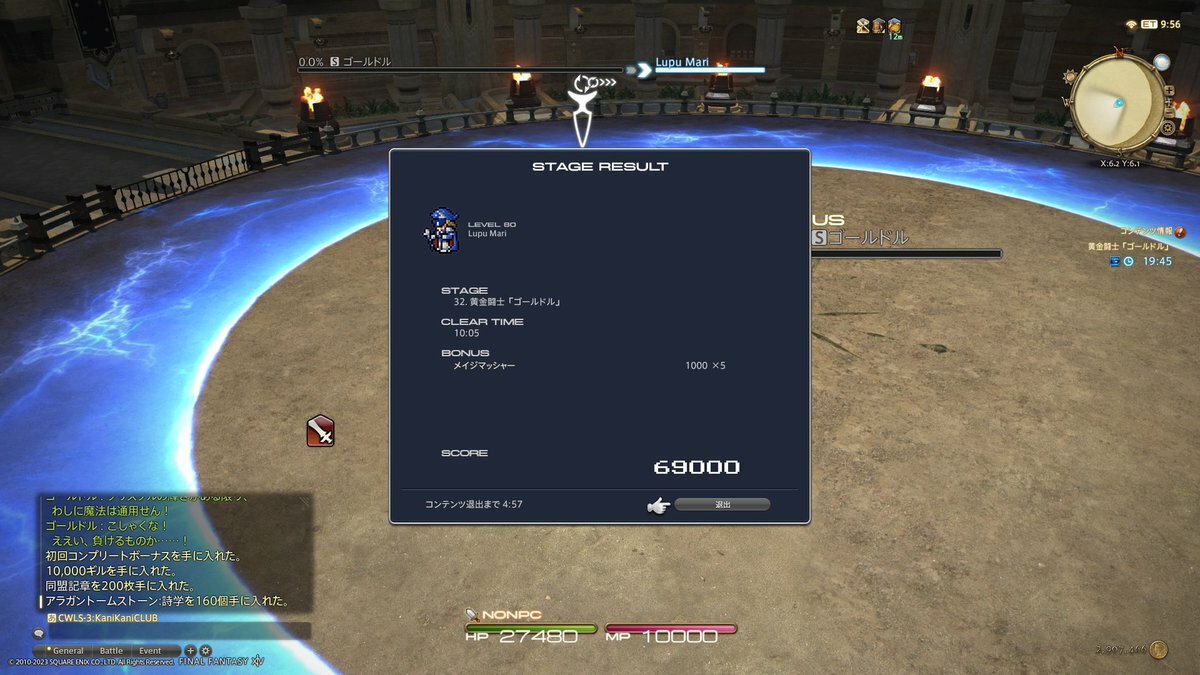The image size is (1200, 675).
Task: Click the weather icon beside the minimap
Action: point(1161,62)
